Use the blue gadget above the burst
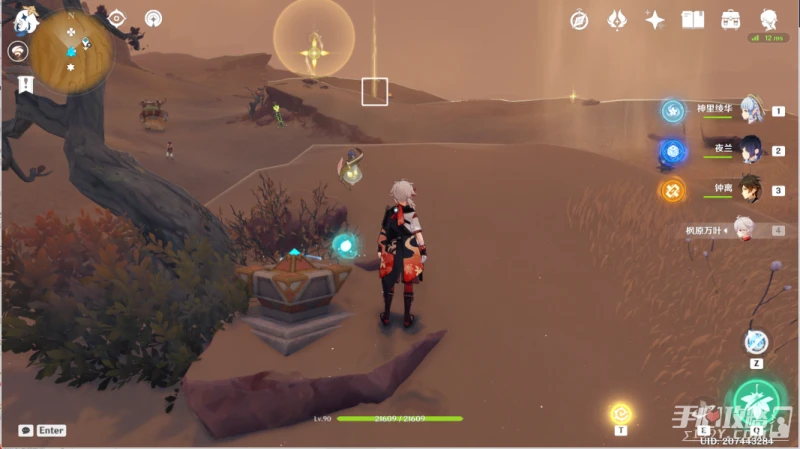Screen dimensions: 800x449 coord(757,341)
